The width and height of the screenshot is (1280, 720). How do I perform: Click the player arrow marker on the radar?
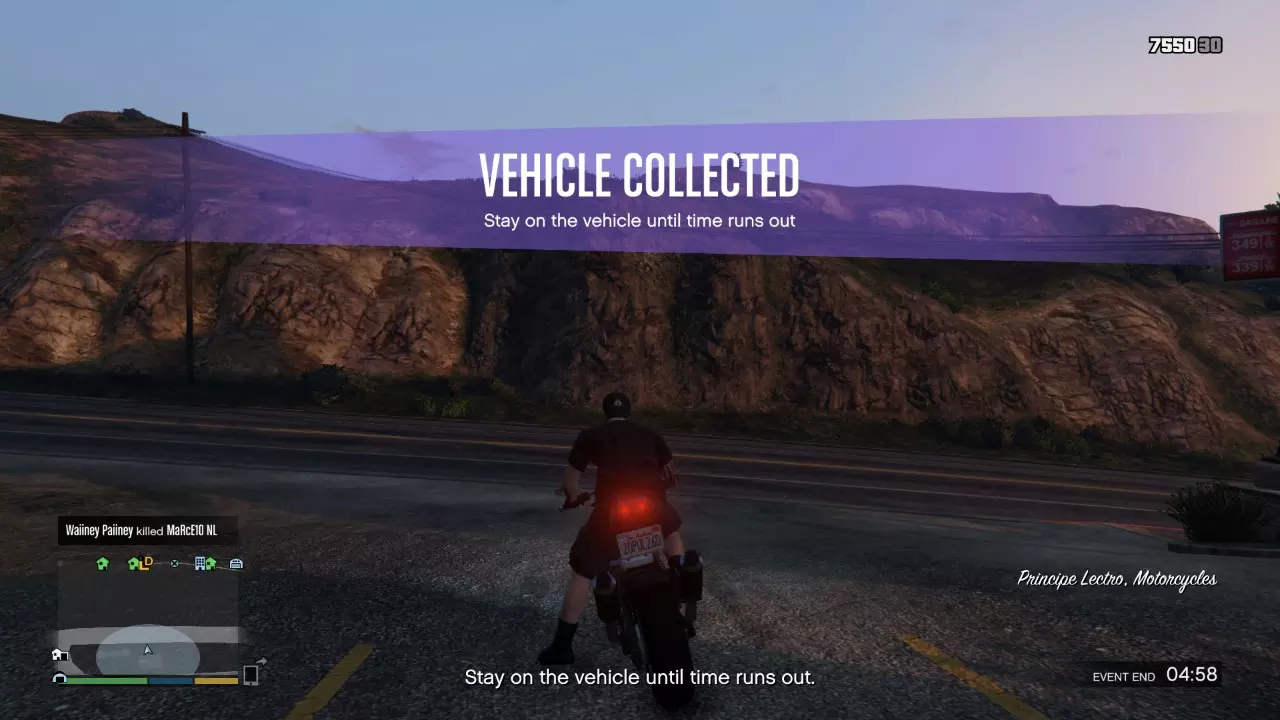[x=148, y=649]
